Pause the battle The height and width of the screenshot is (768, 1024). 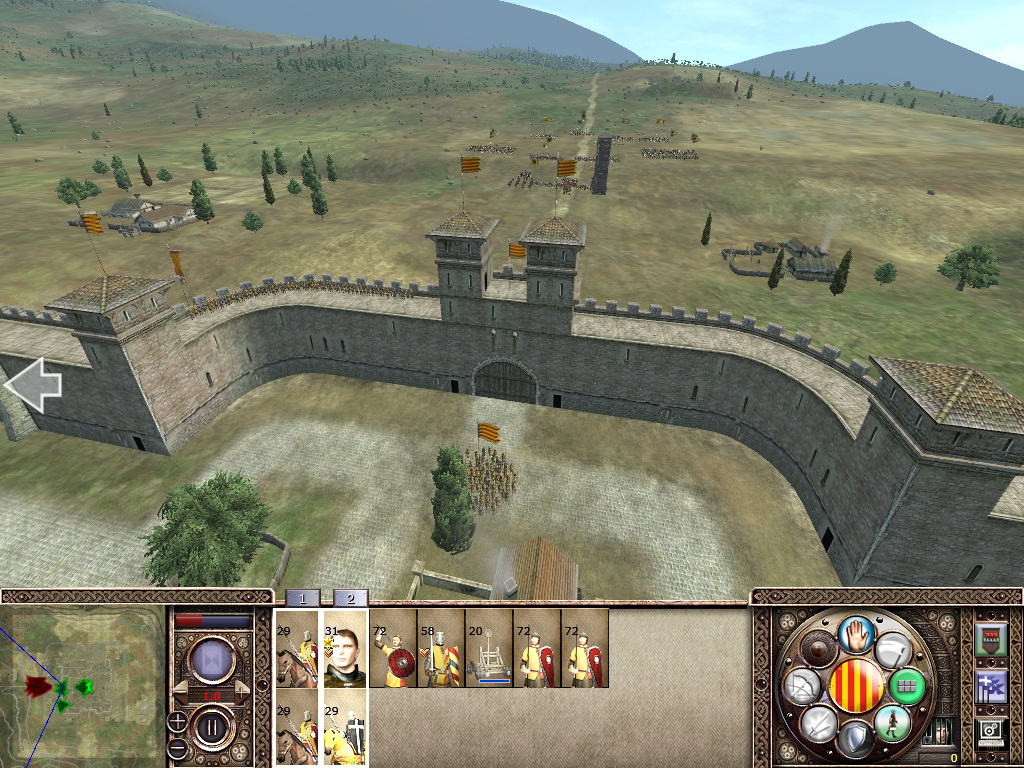click(x=211, y=726)
